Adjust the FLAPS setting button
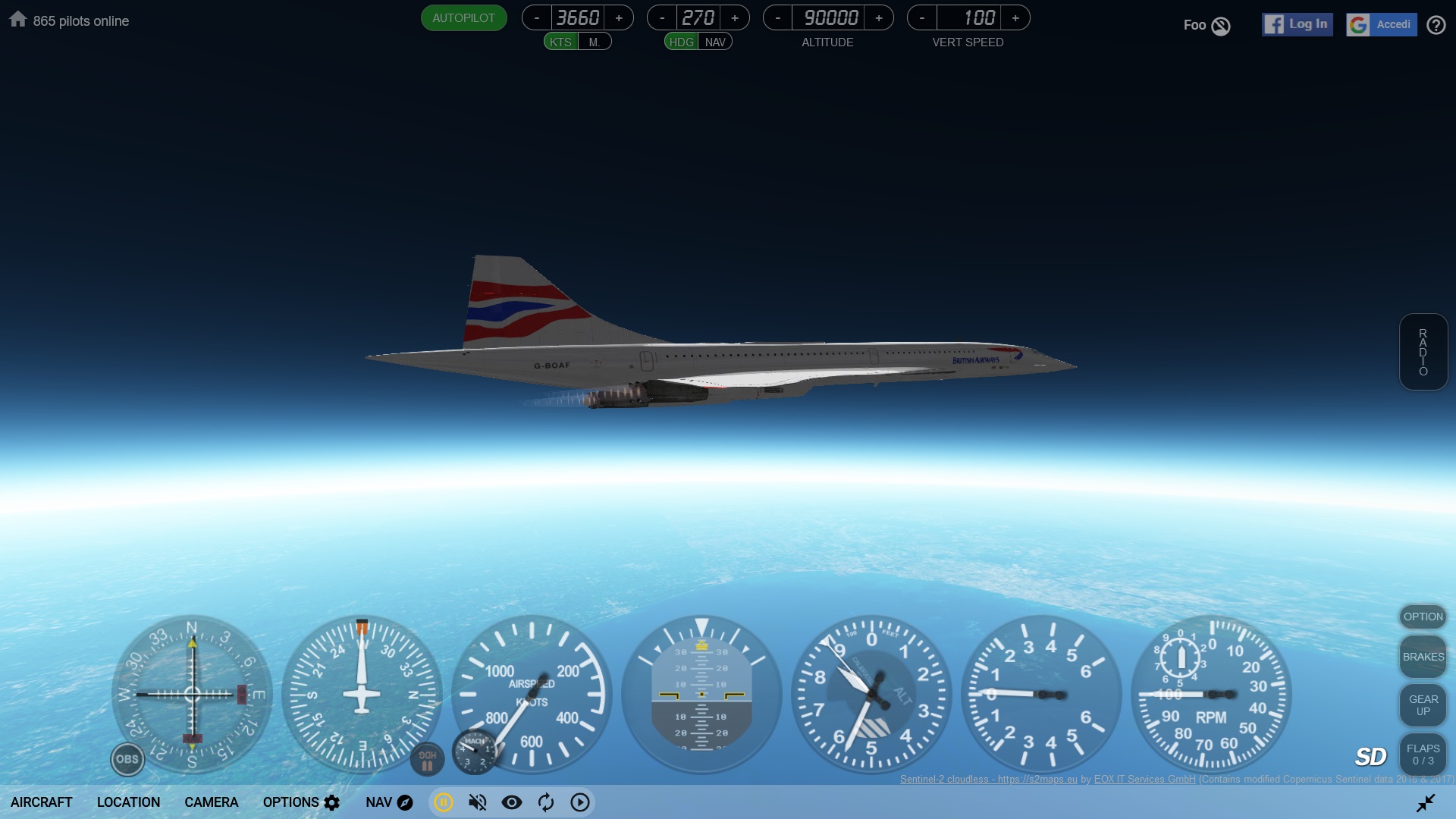 pos(1423,755)
